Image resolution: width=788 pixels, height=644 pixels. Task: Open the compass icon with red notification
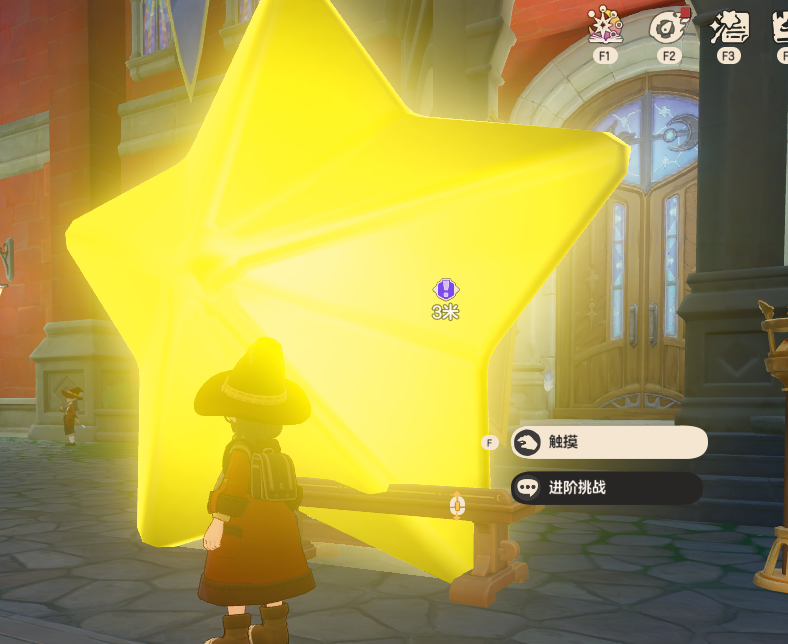[667, 27]
